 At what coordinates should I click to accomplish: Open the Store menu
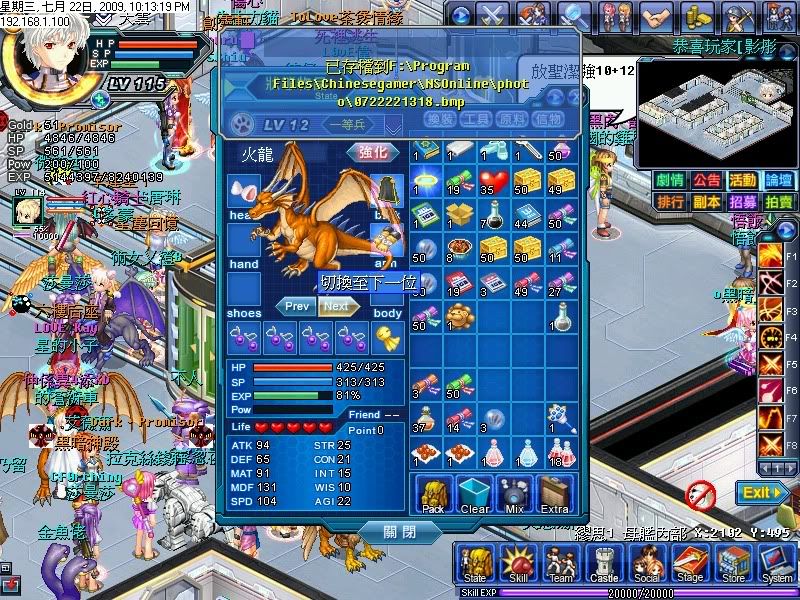[733, 565]
